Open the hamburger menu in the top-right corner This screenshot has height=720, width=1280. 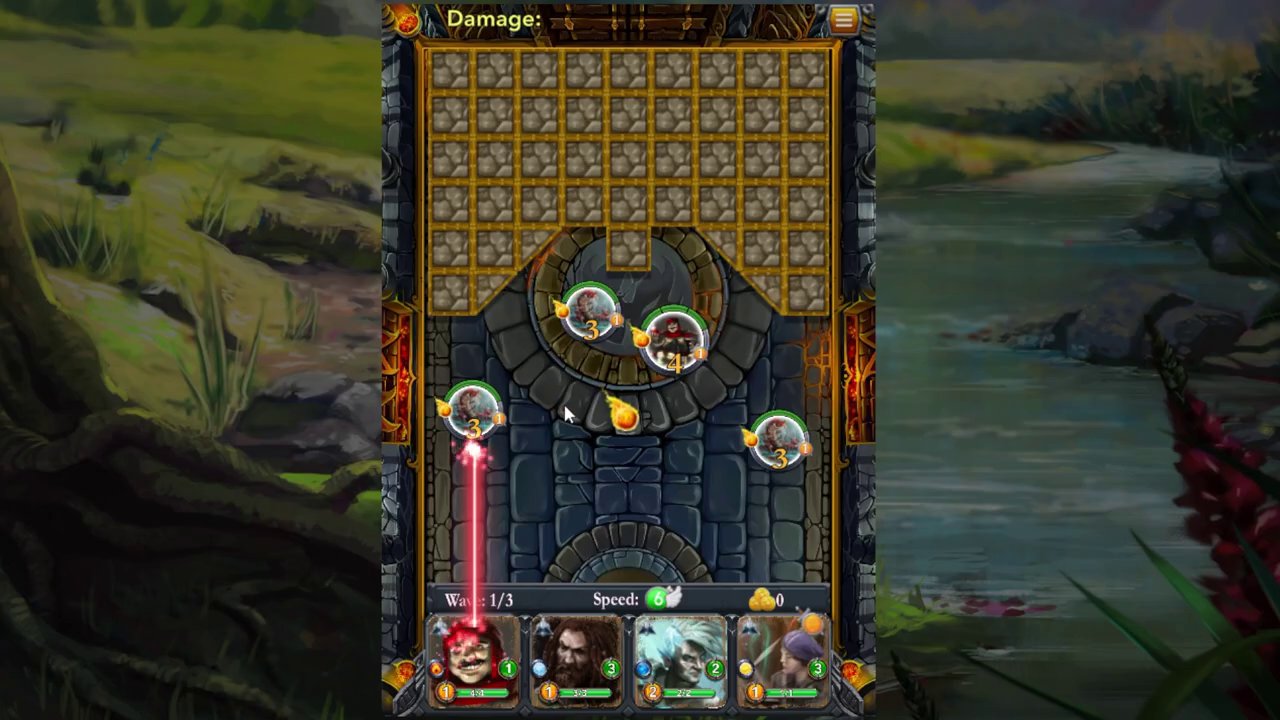click(844, 19)
